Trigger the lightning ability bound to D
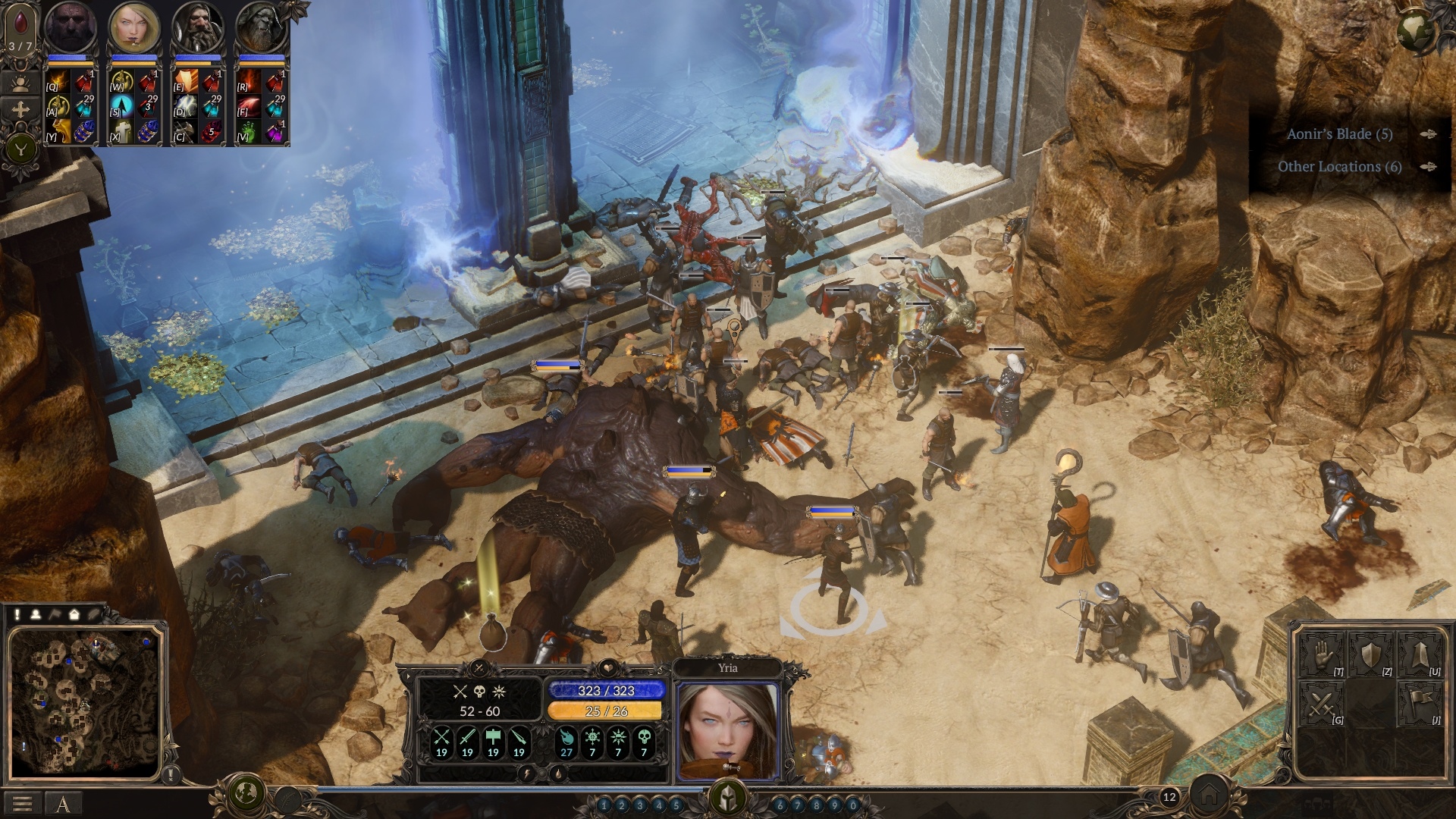This screenshot has width=1456, height=819. (185, 106)
